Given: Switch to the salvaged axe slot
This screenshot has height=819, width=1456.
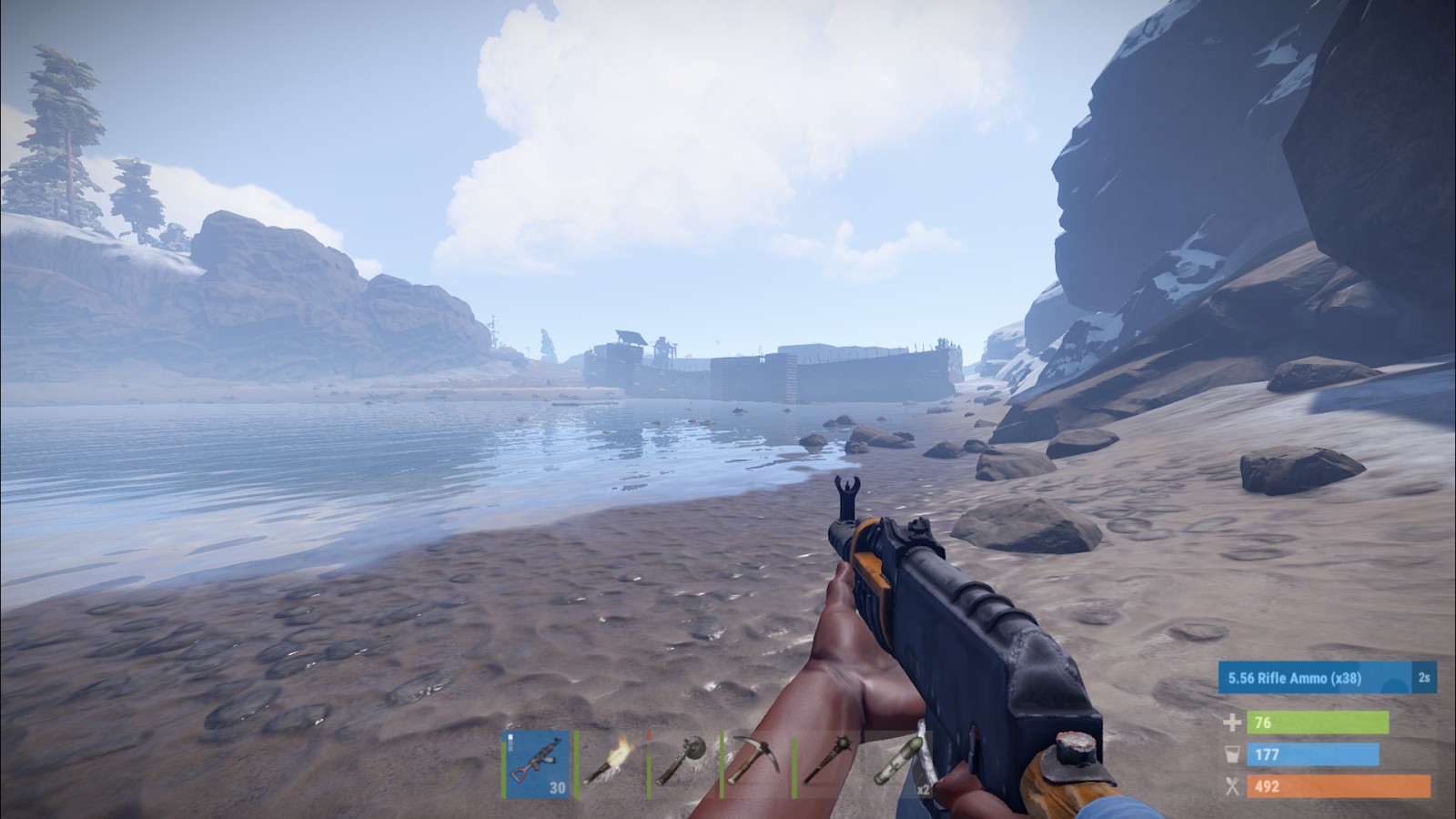Looking at the screenshot, I should pyautogui.click(x=682, y=764).
